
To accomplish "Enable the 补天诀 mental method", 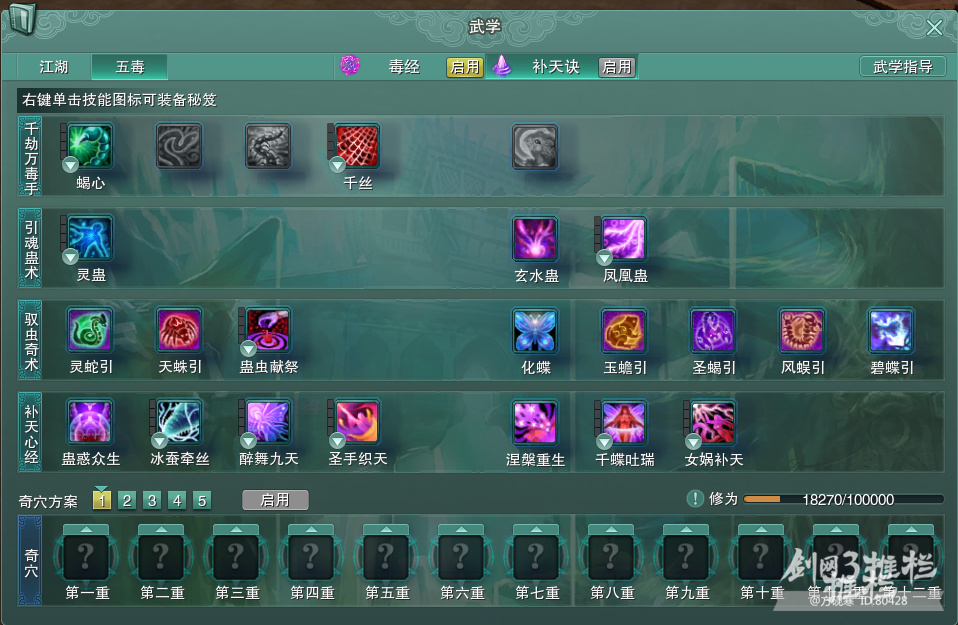I will (x=616, y=67).
